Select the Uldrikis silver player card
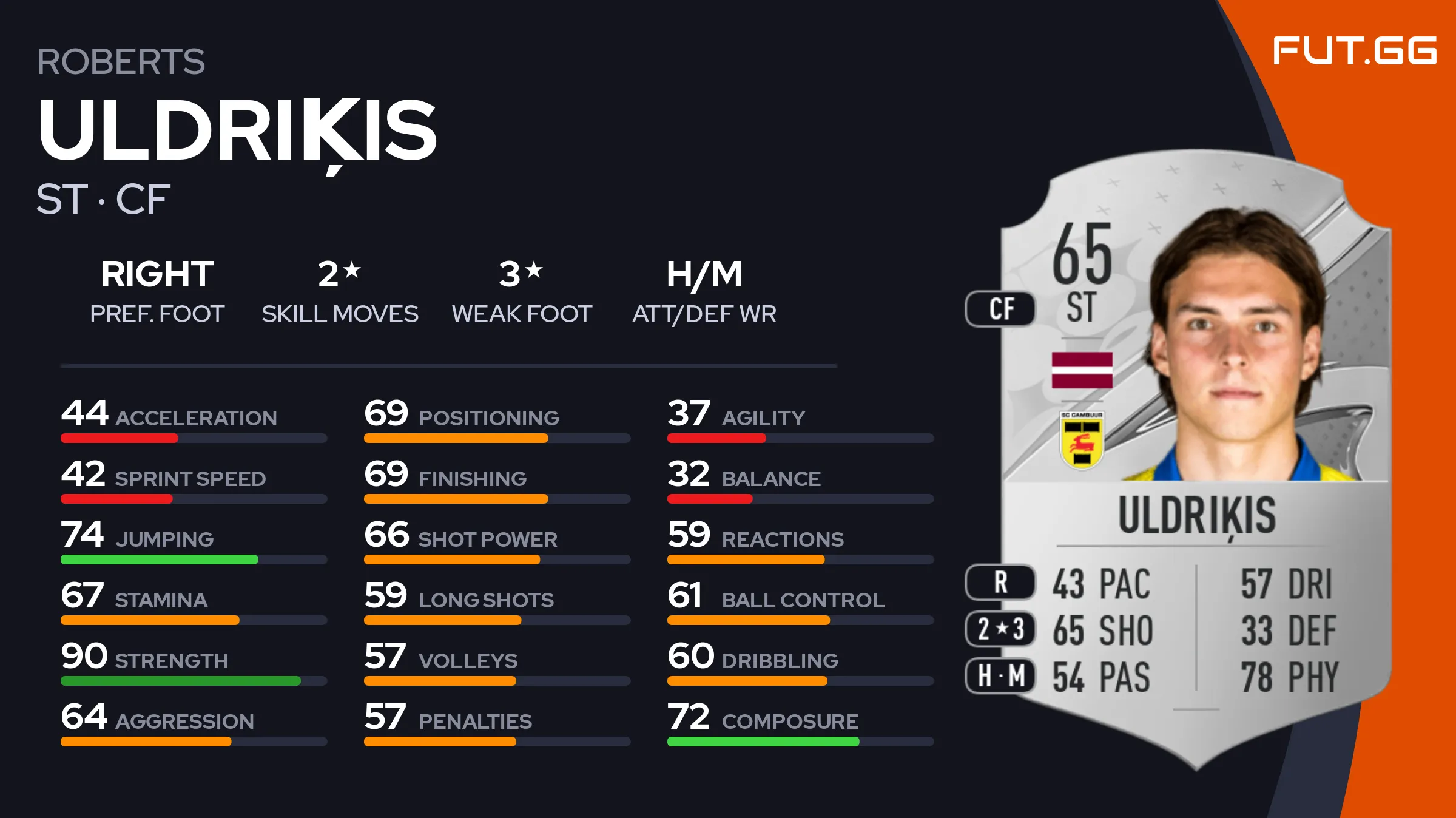Image resolution: width=1456 pixels, height=818 pixels. point(1195,461)
